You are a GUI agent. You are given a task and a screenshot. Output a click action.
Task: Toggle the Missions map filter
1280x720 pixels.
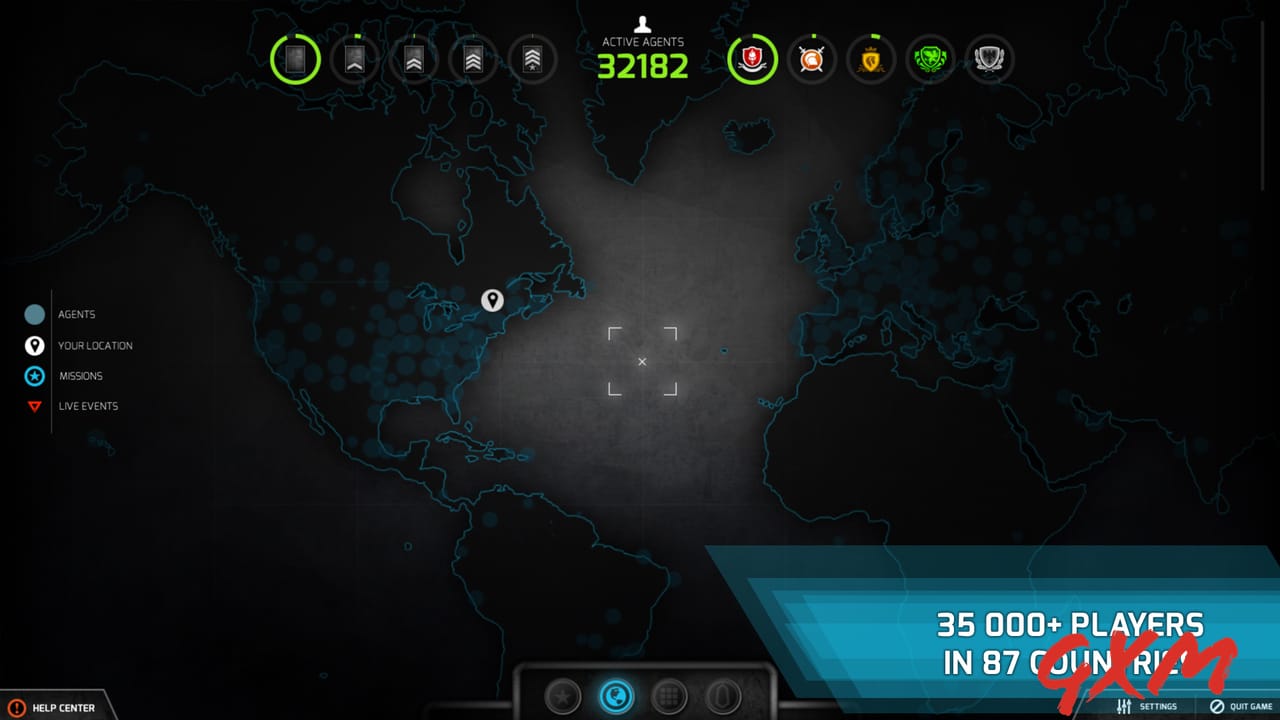(x=33, y=376)
